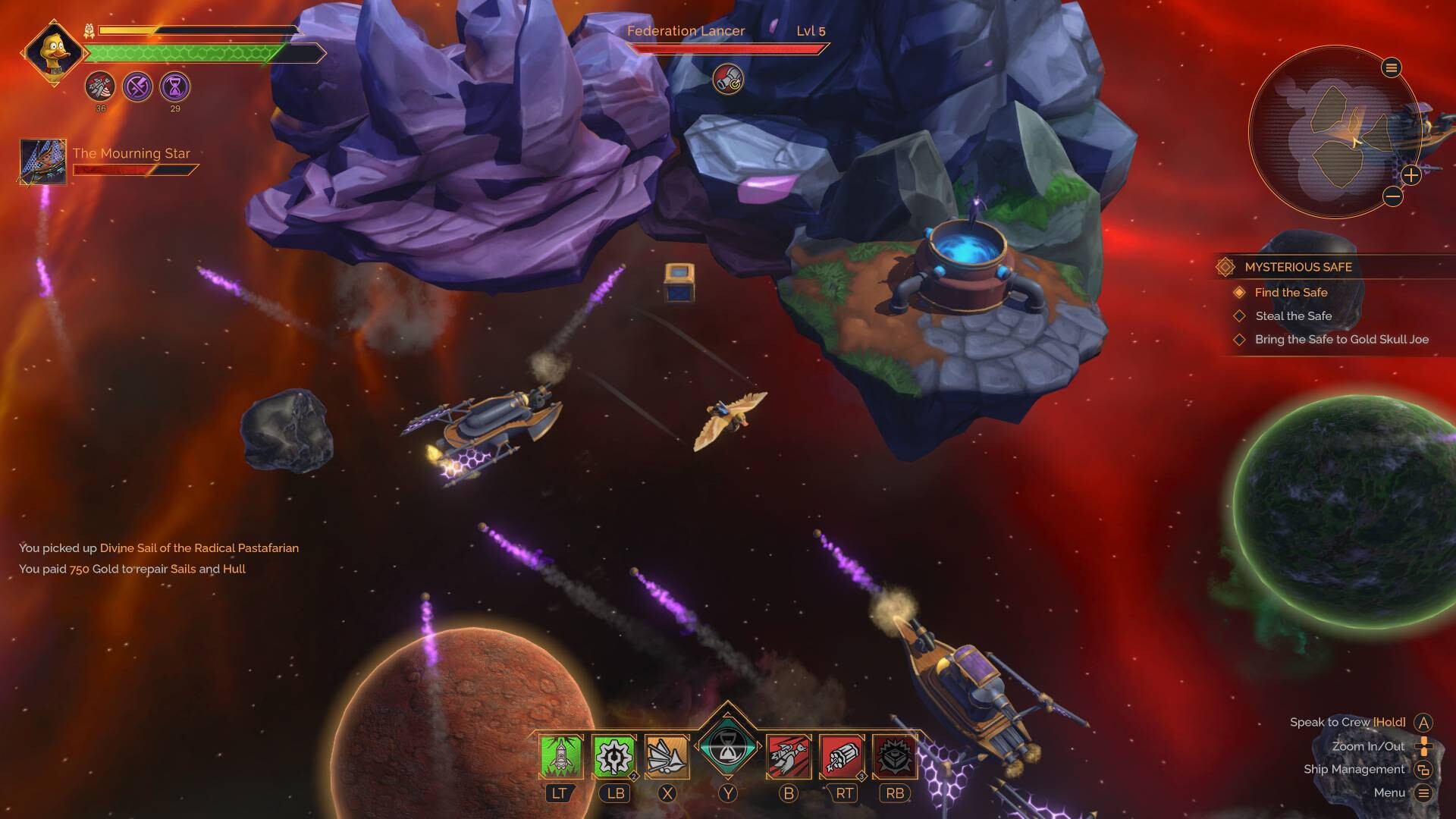The width and height of the screenshot is (1456, 819).
Task: Select the Find the Safe objective
Action: click(1291, 293)
